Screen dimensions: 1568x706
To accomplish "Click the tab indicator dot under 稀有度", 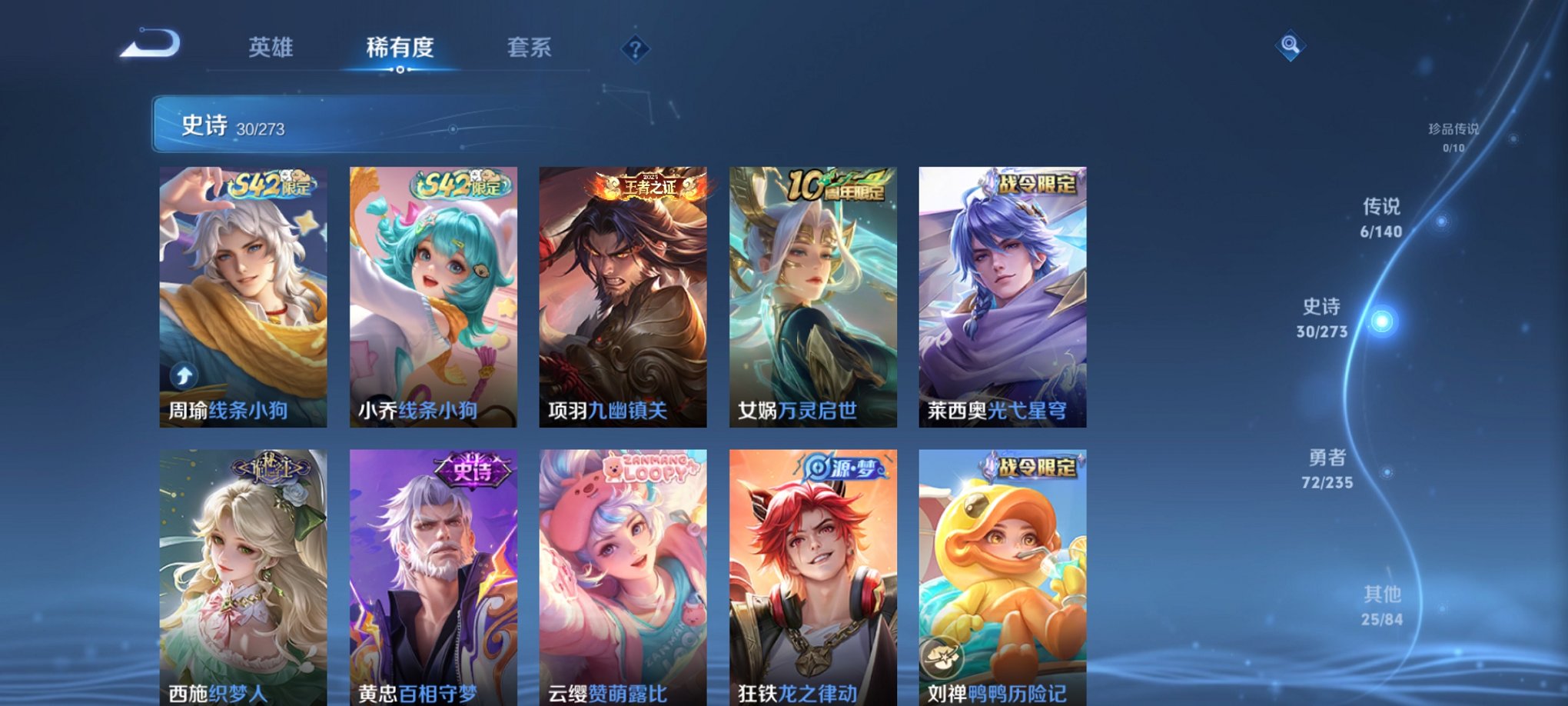I will coord(400,69).
